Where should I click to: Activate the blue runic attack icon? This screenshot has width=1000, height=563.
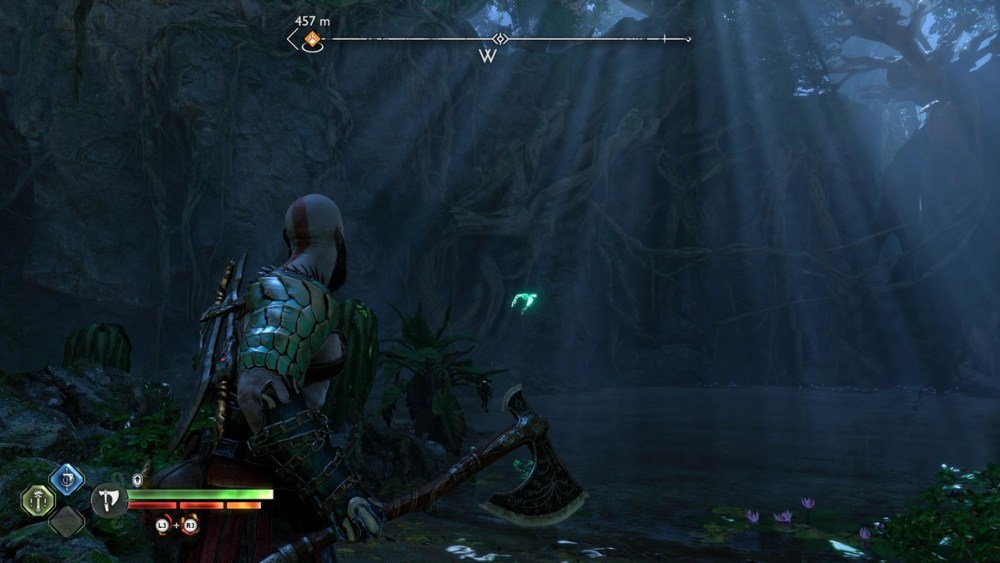(x=66, y=478)
